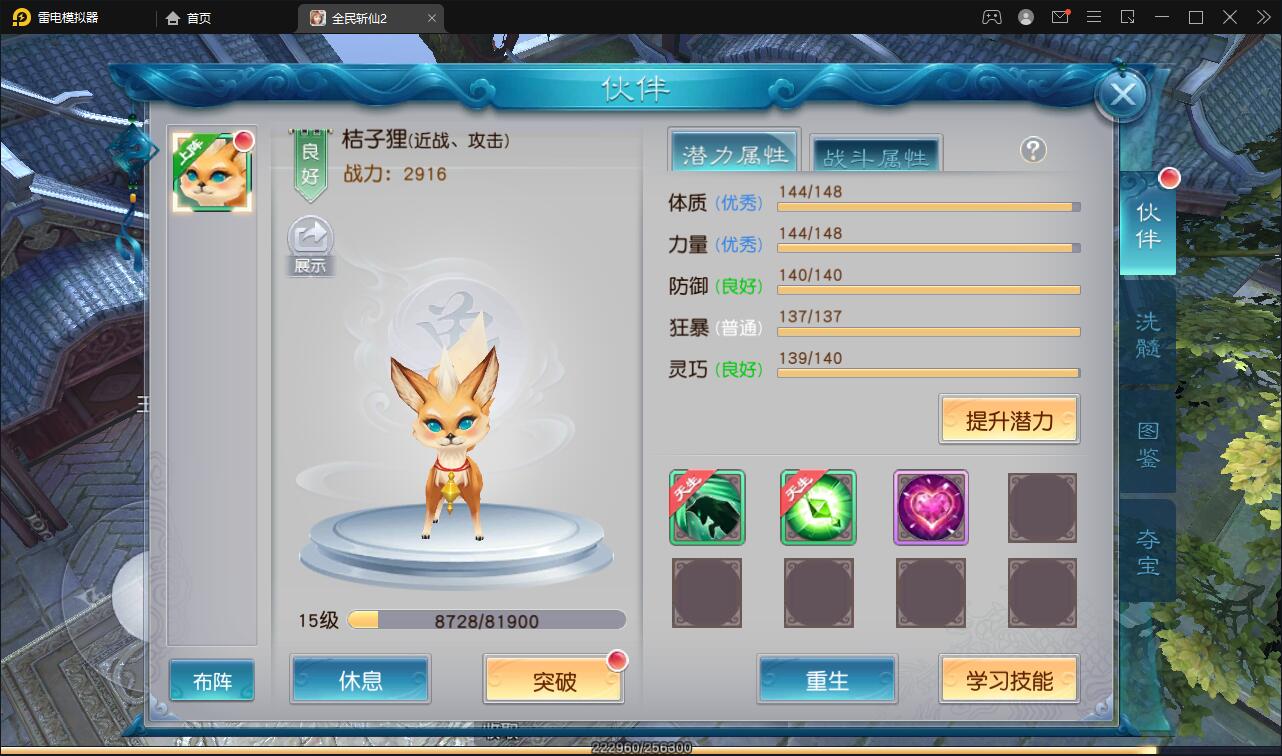Select the first 天生 green claw skill icon
1282x756 pixels.
pyautogui.click(x=707, y=508)
